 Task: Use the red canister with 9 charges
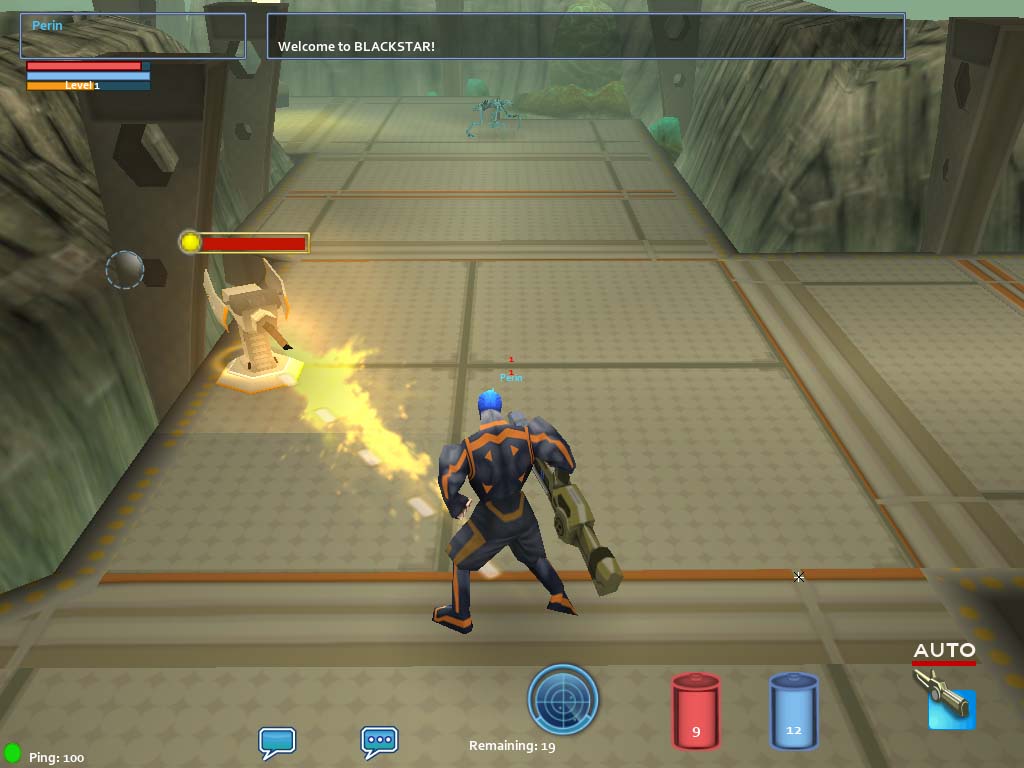pos(696,711)
